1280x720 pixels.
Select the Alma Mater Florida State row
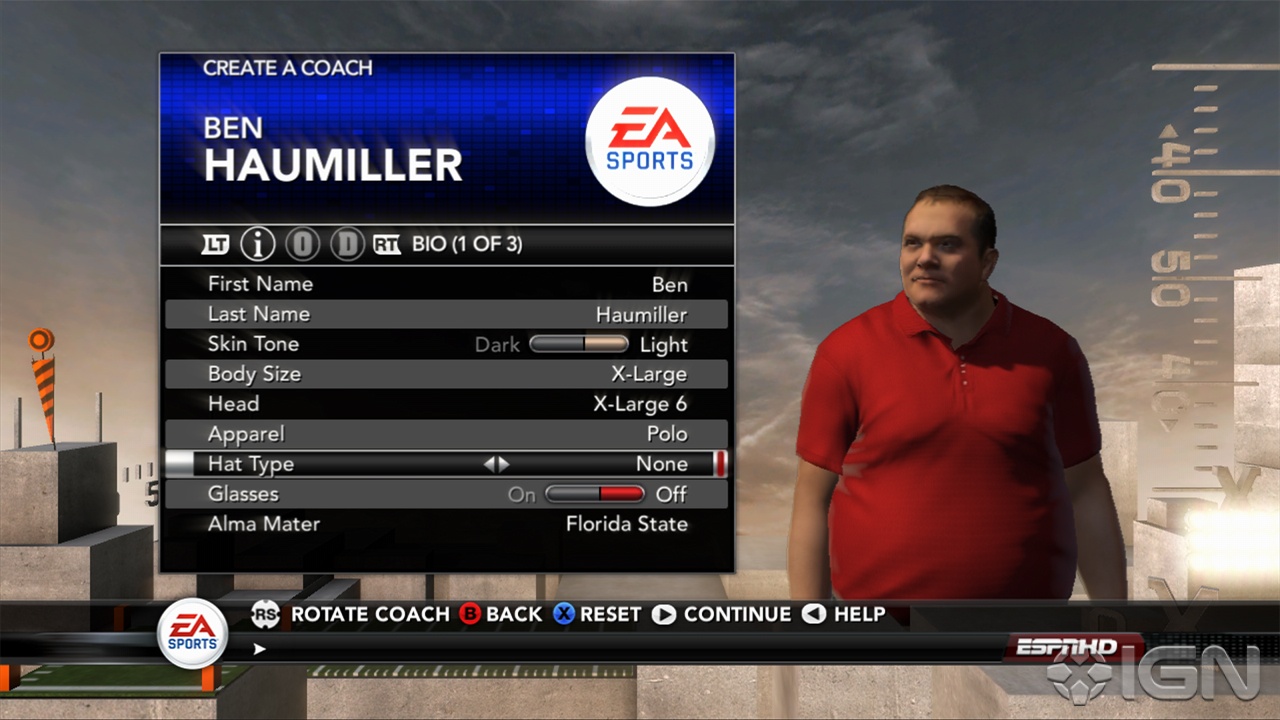(x=446, y=523)
